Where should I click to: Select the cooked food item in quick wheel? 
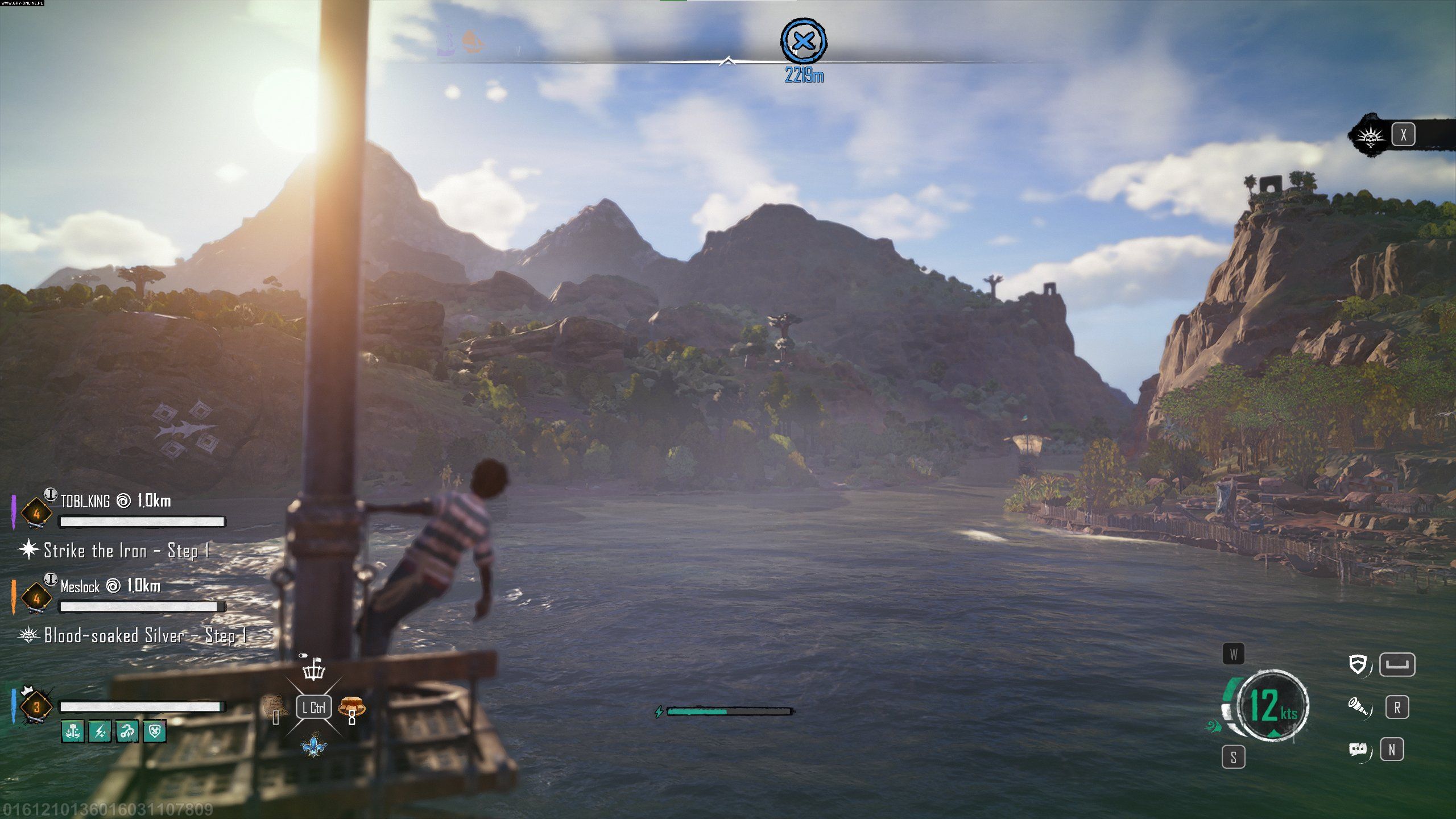[351, 708]
